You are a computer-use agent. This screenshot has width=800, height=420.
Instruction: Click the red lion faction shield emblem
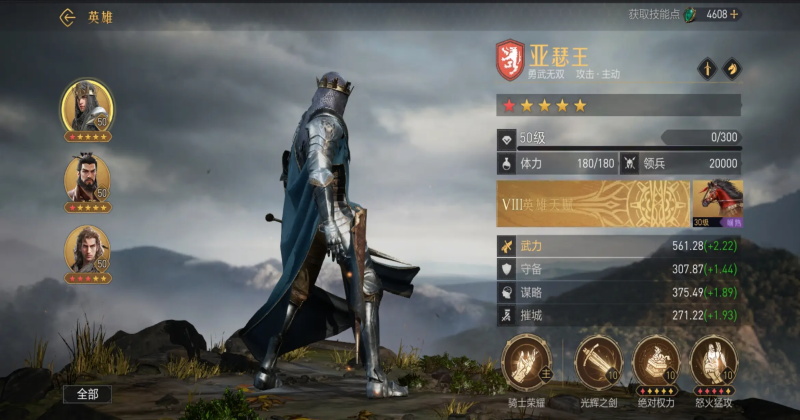click(510, 60)
